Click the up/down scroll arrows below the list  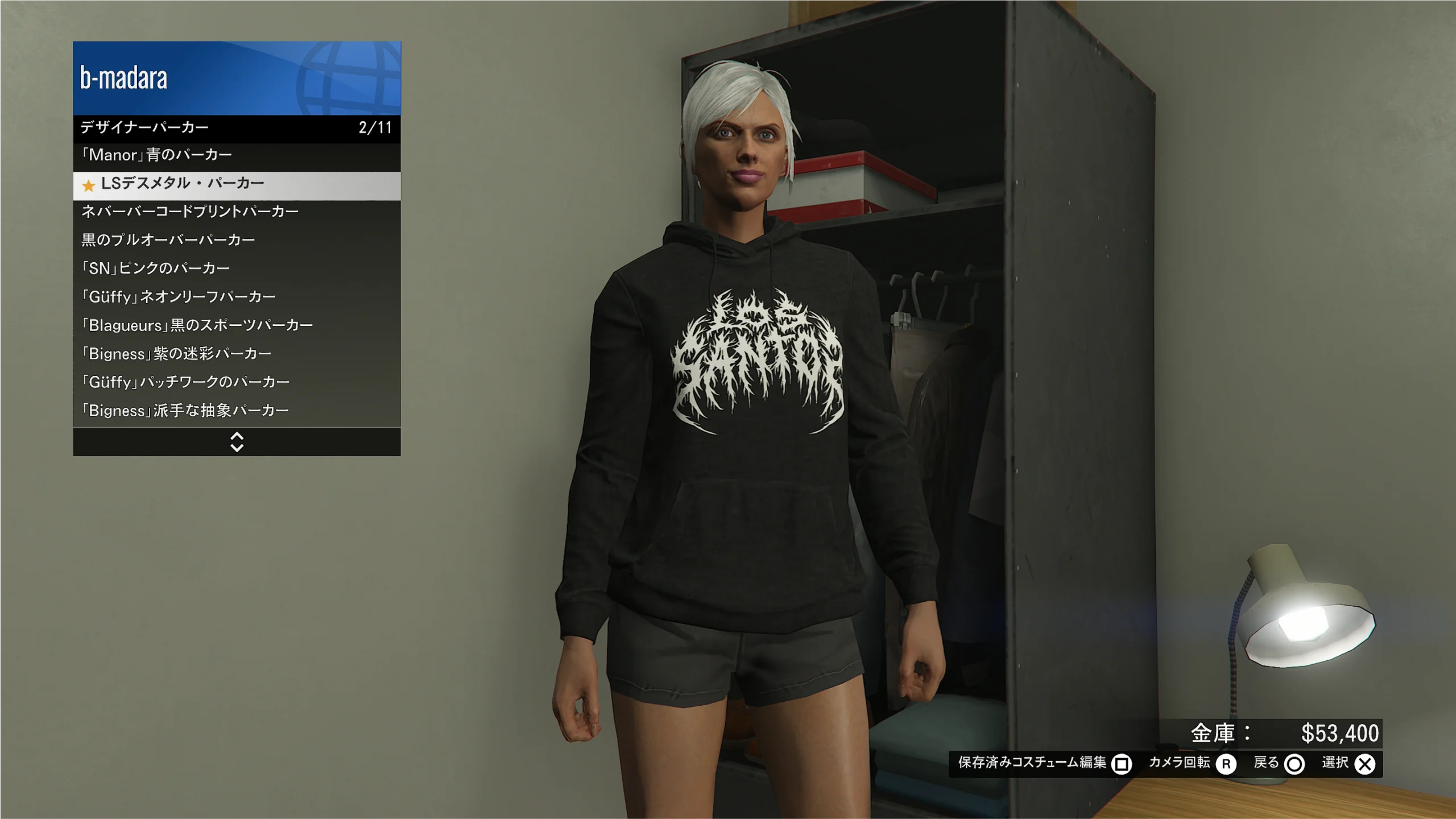[237, 442]
